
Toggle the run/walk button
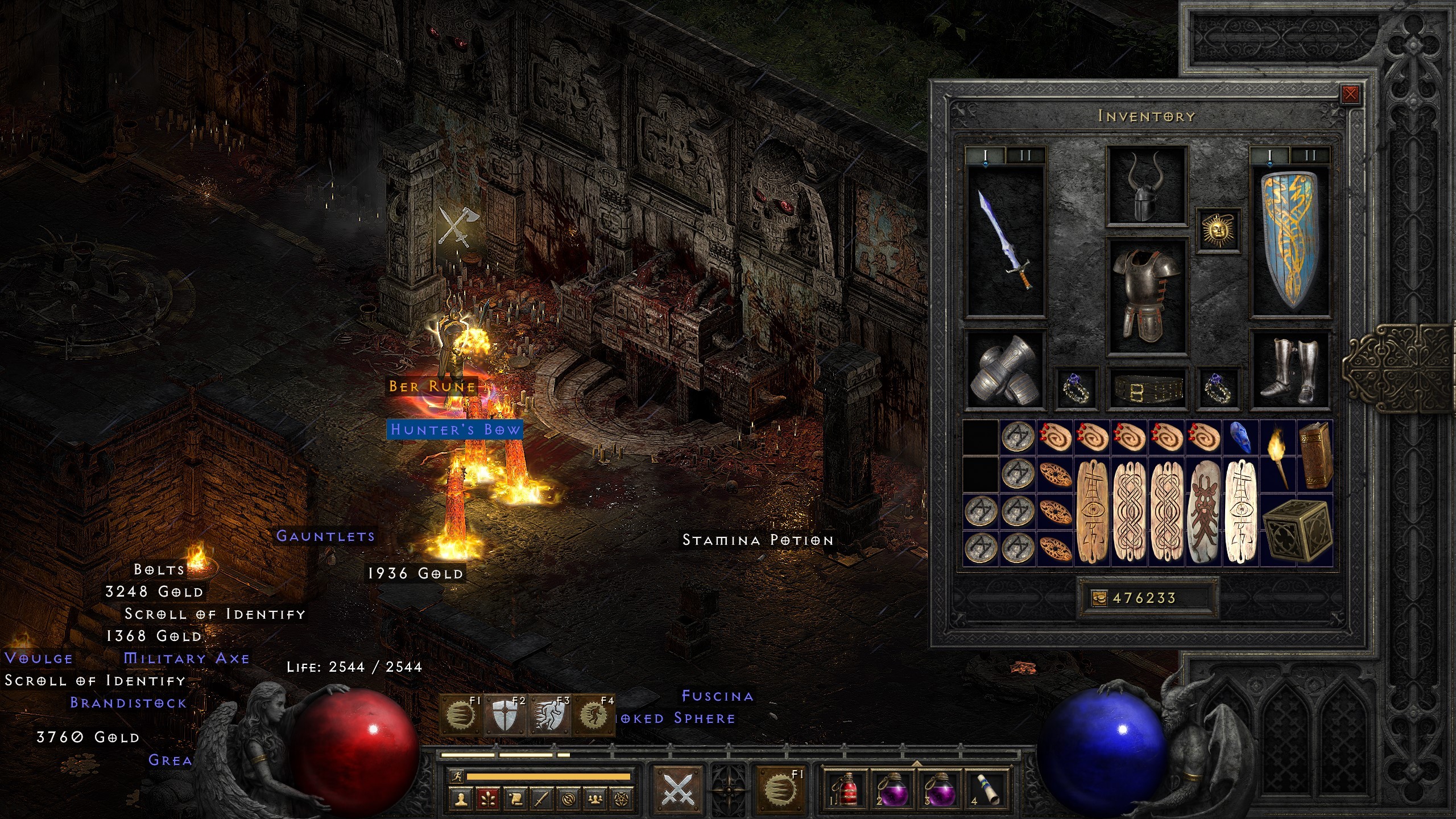[x=457, y=776]
